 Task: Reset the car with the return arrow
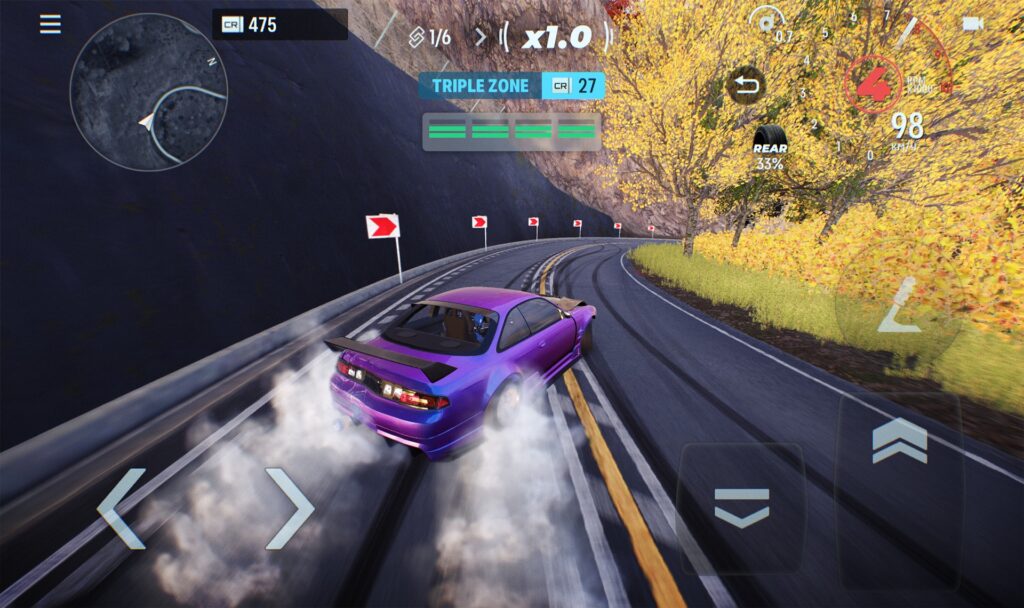click(746, 85)
